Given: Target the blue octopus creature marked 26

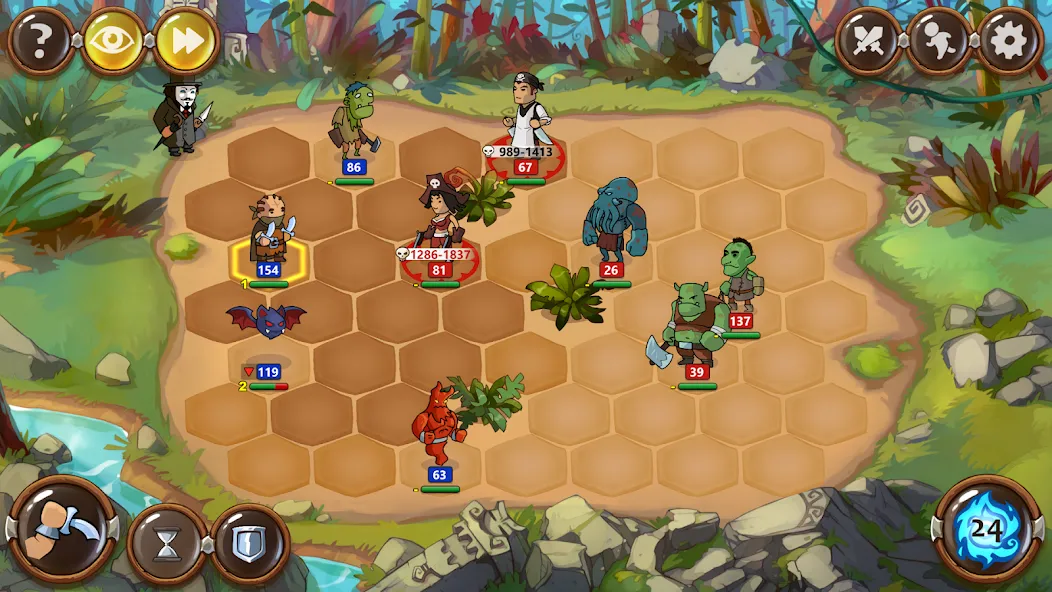Looking at the screenshot, I should 611,222.
